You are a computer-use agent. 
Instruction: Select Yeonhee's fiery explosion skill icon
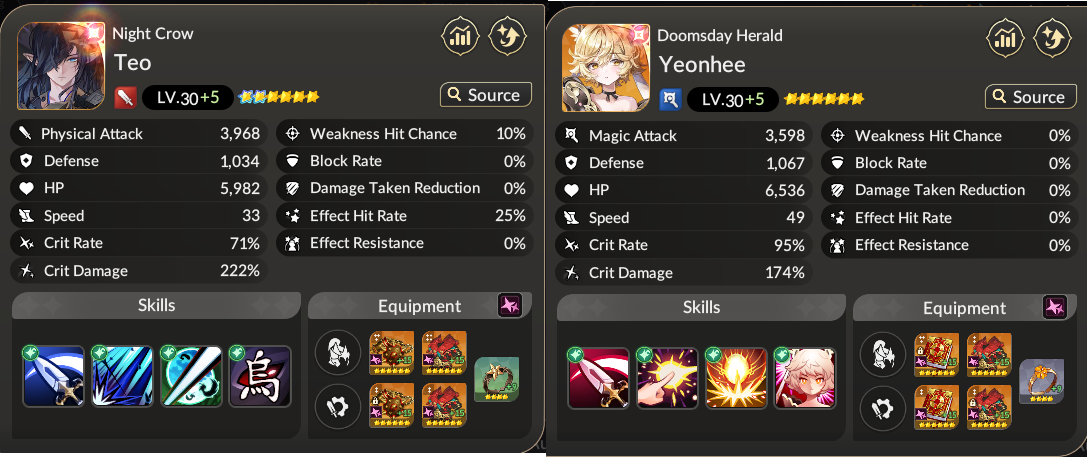[736, 379]
